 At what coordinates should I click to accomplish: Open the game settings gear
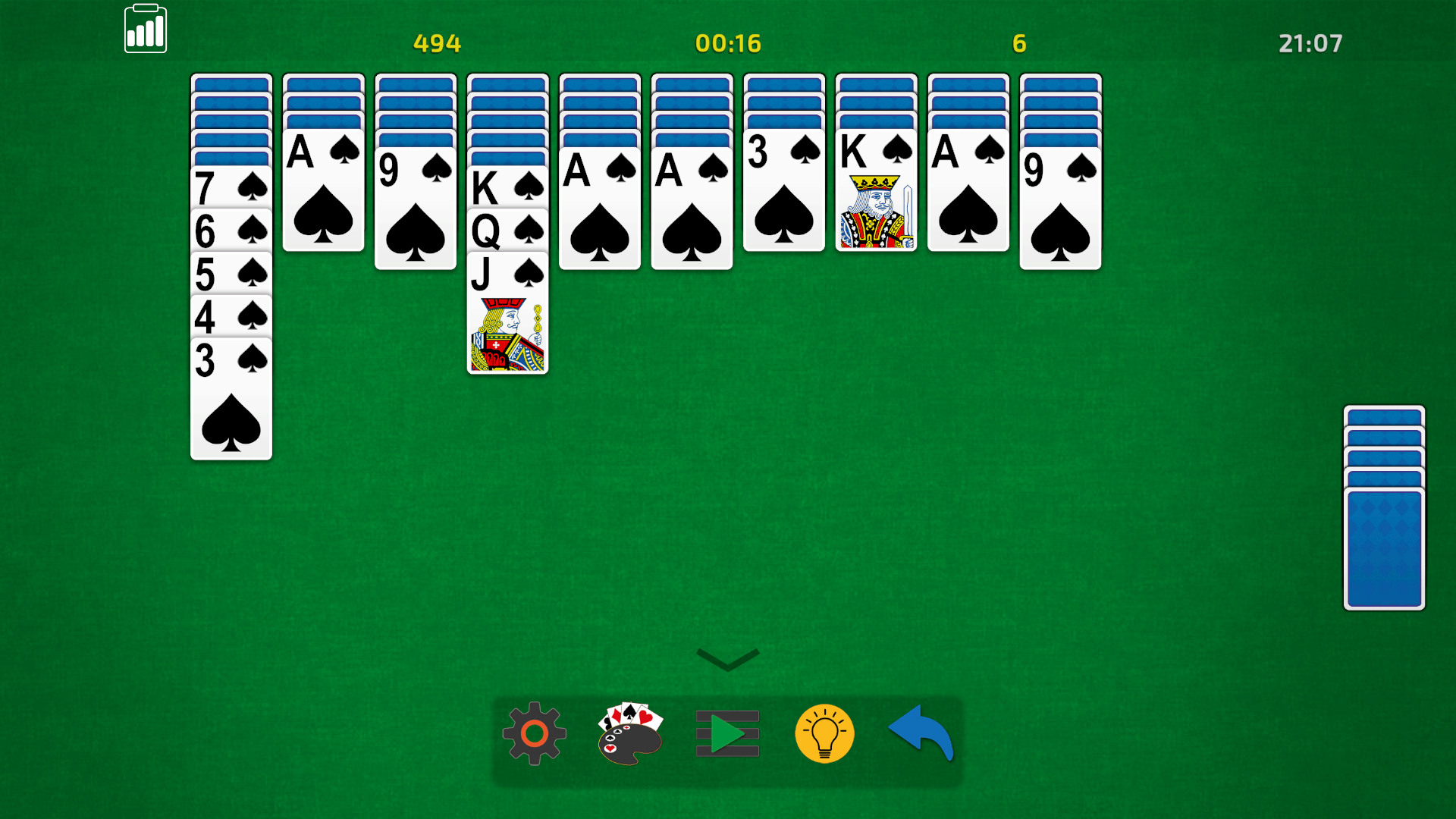(x=533, y=734)
